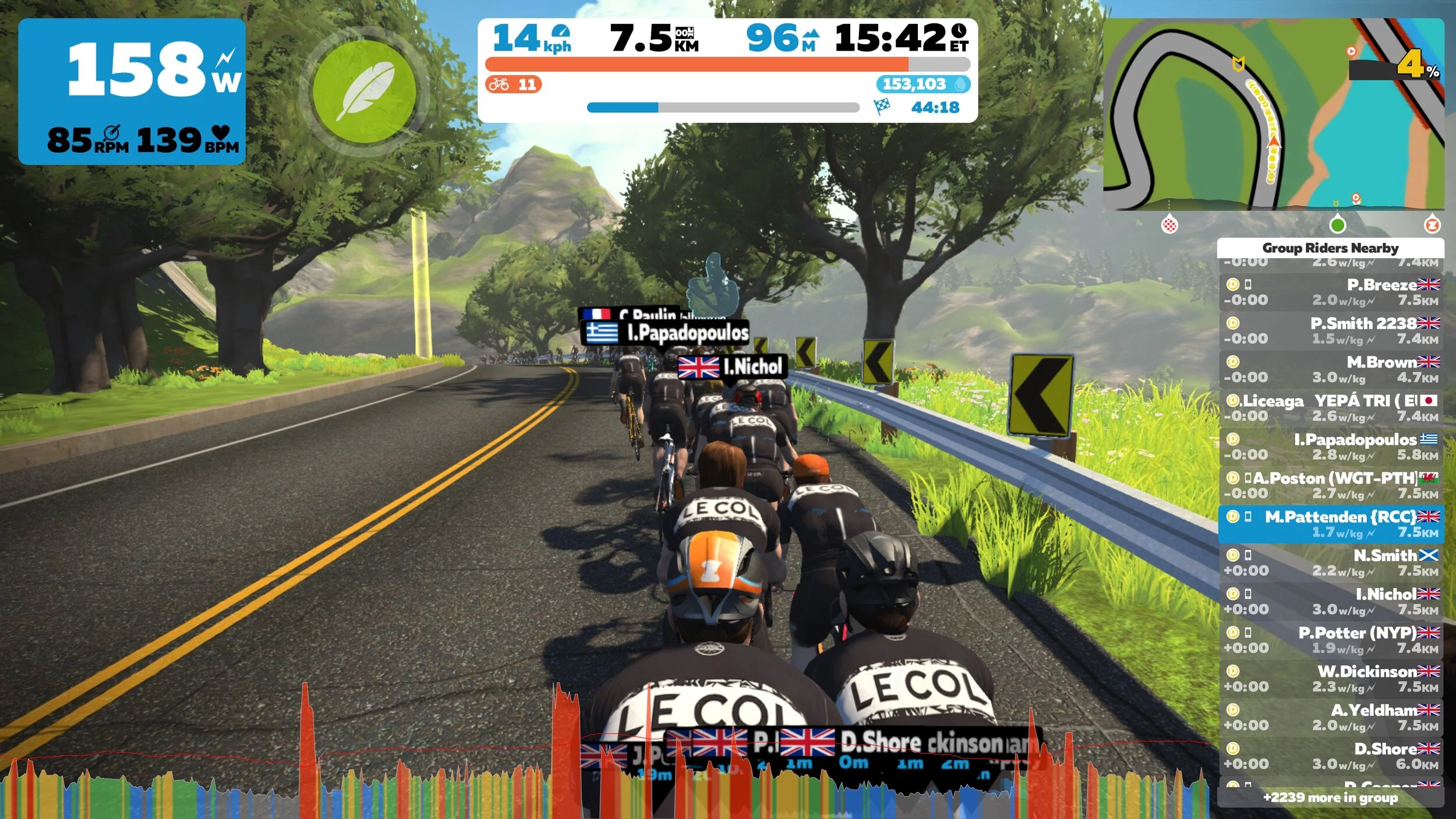Image resolution: width=1456 pixels, height=819 pixels.
Task: Activate the feather lightweight power-up
Action: (365, 92)
